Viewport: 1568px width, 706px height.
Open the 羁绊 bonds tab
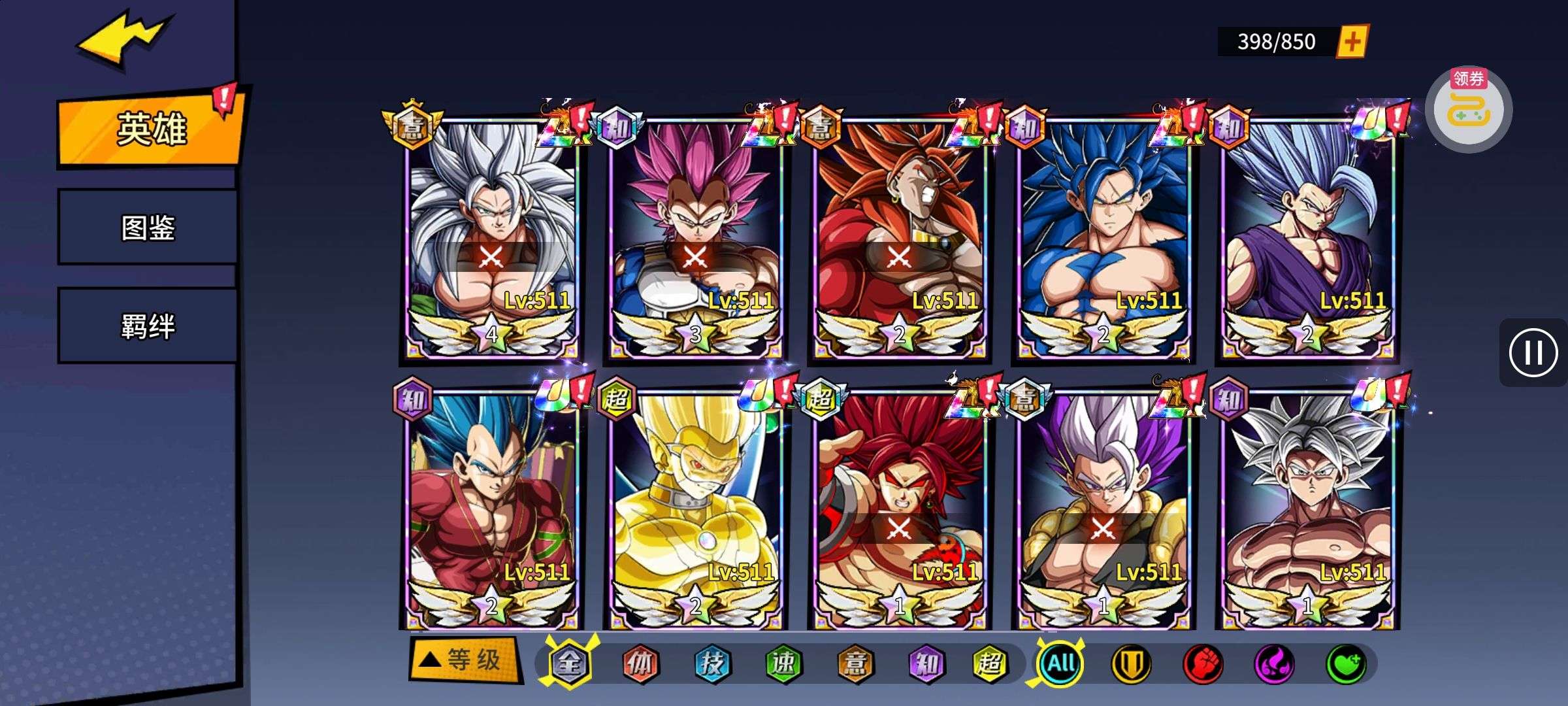148,326
